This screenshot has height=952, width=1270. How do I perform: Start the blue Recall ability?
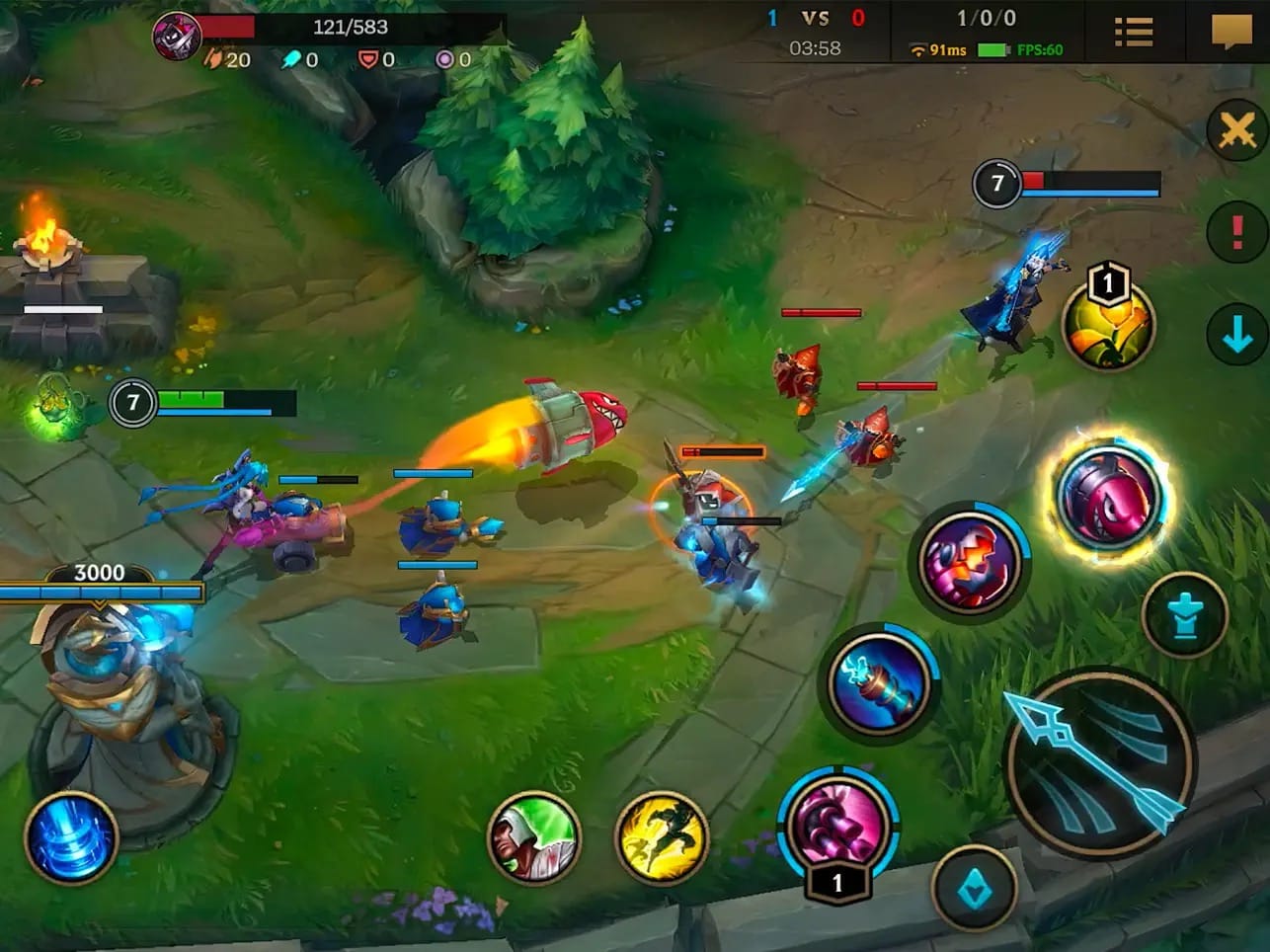[x=71, y=837]
